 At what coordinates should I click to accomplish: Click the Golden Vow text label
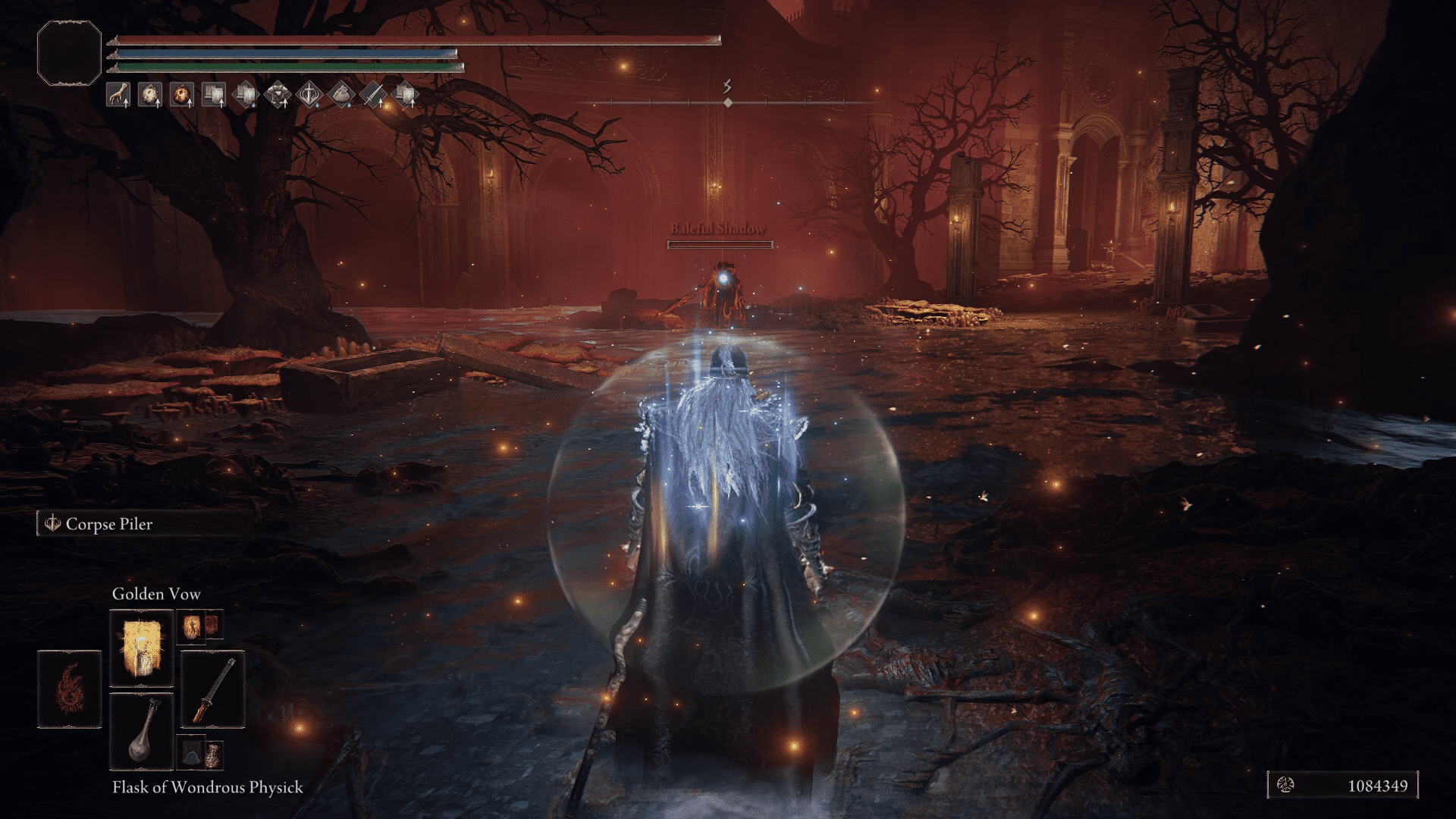pos(155,594)
